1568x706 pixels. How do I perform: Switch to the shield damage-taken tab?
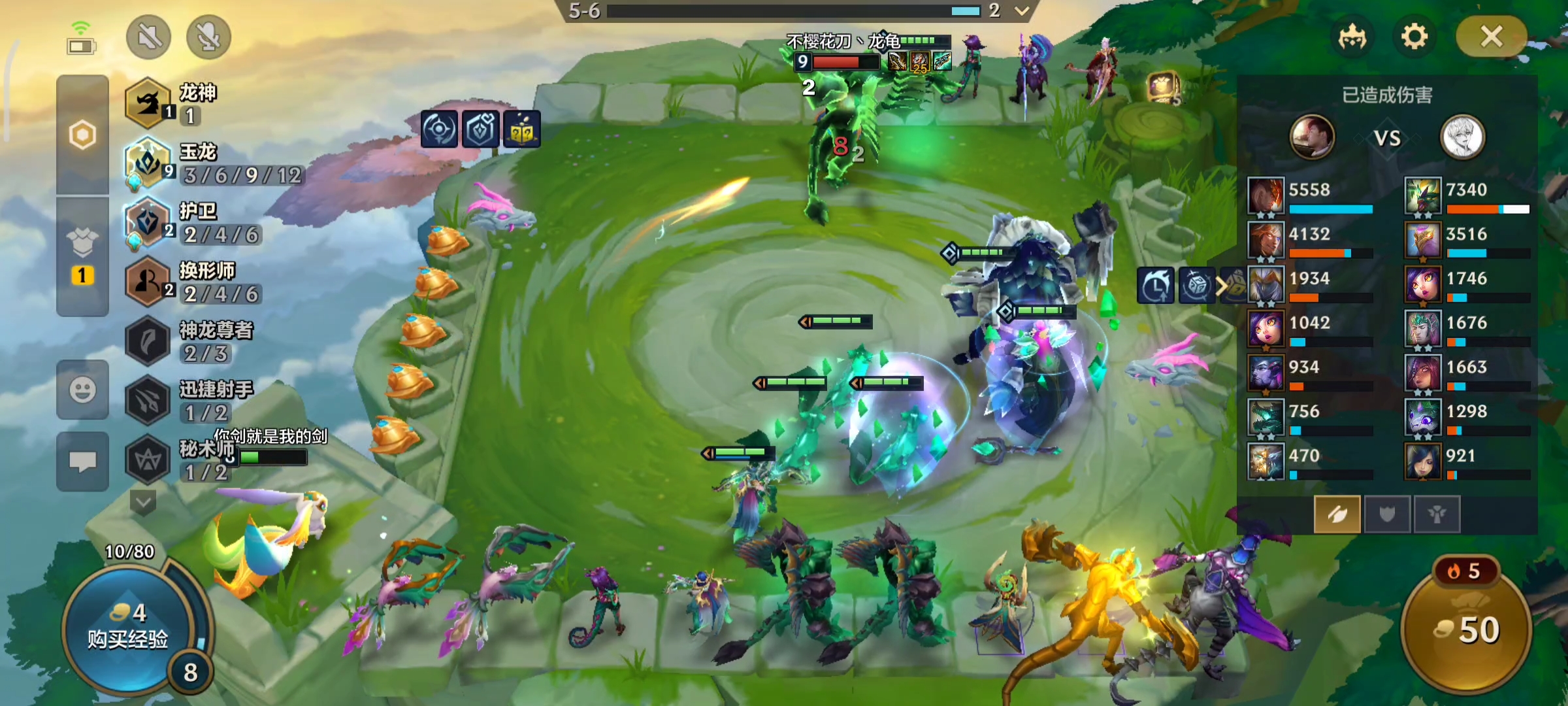(x=1386, y=514)
